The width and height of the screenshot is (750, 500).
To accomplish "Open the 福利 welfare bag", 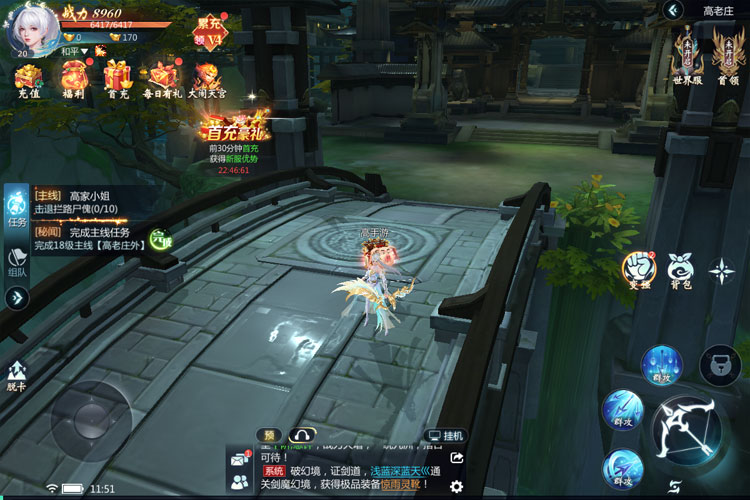I will point(72,78).
